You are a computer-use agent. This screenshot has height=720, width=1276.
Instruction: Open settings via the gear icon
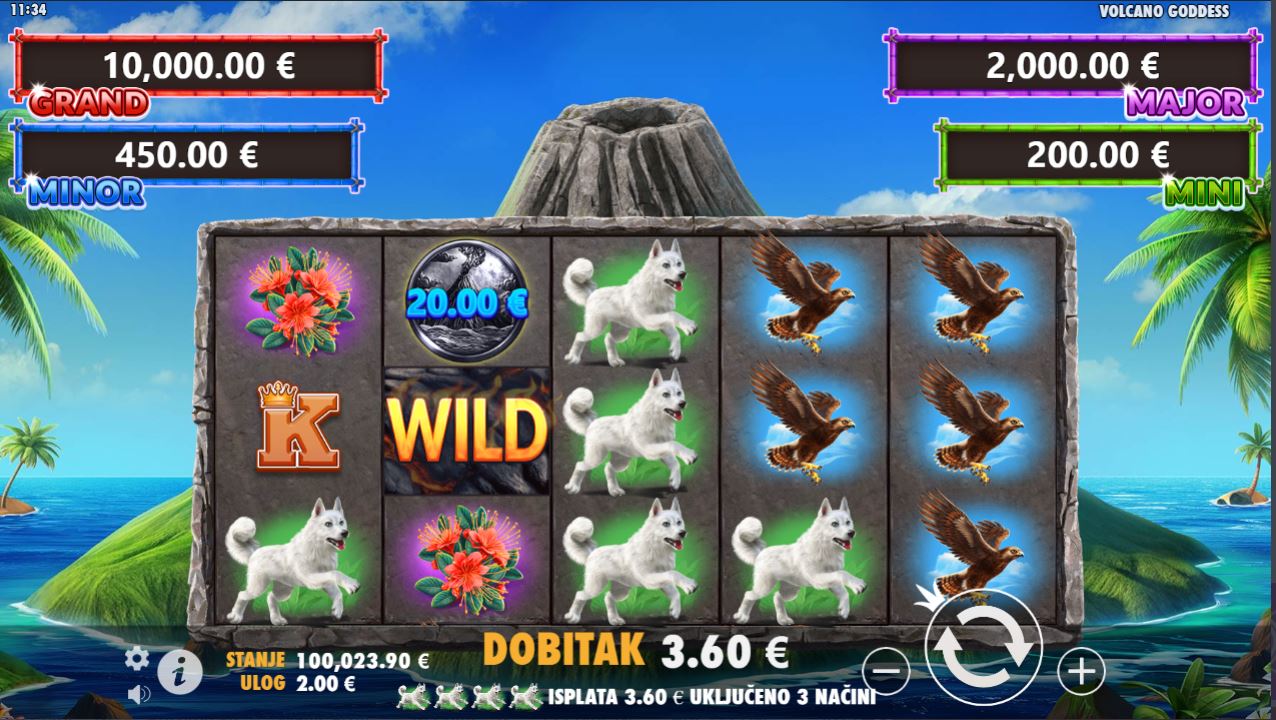click(x=137, y=658)
